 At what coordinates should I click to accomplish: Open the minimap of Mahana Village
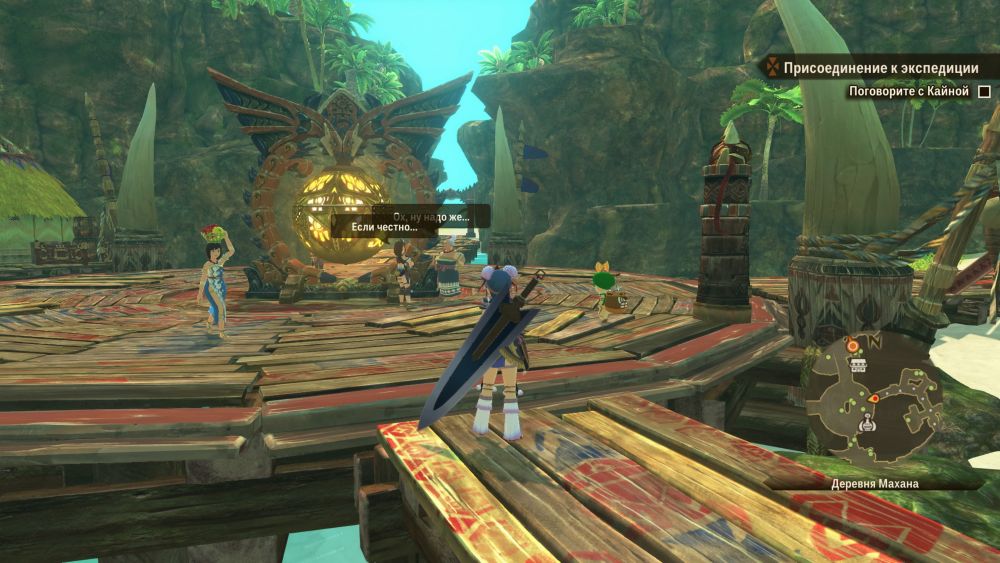tap(874, 397)
